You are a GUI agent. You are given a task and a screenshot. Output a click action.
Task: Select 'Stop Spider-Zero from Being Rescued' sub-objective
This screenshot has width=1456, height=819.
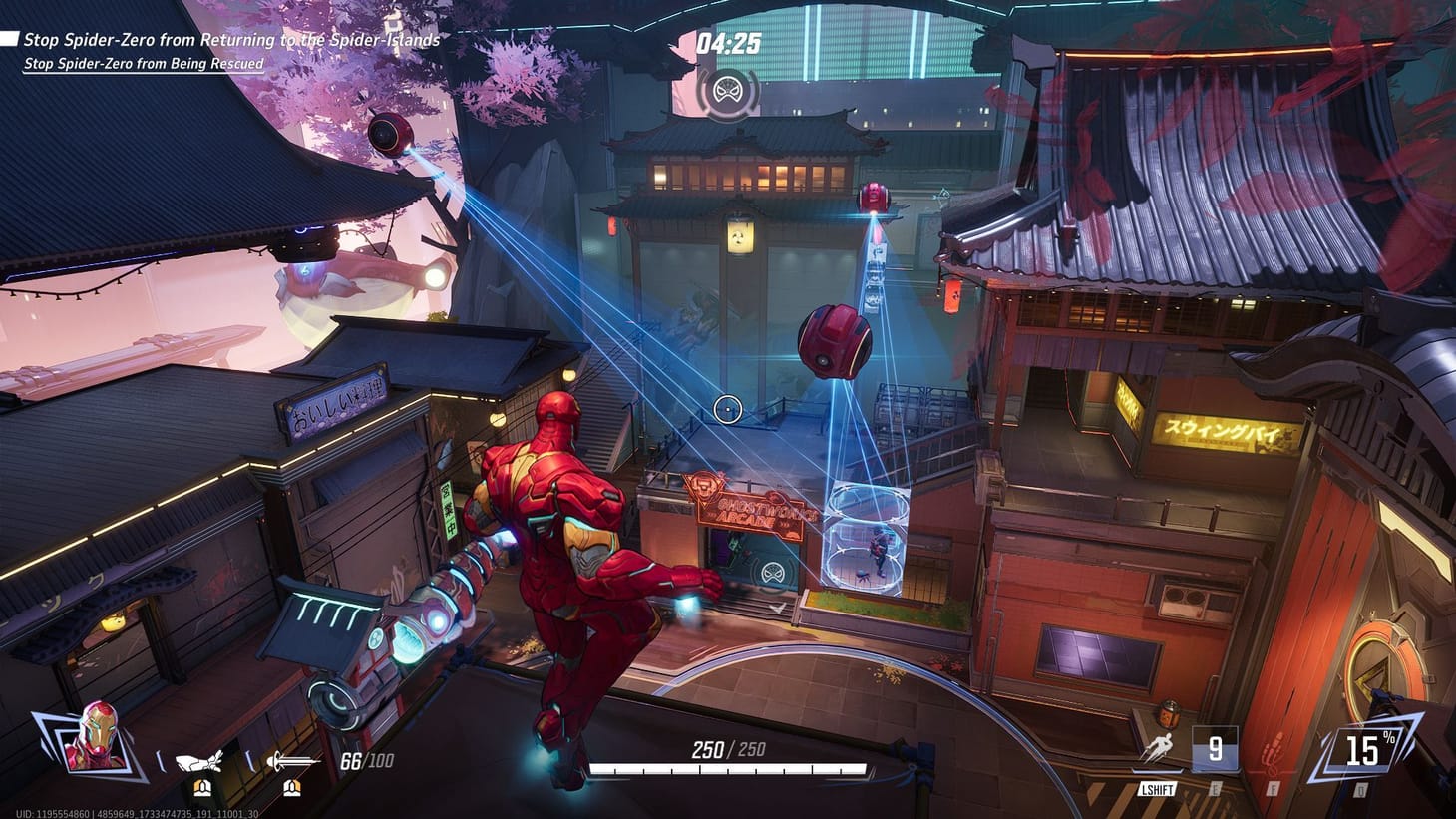pyautogui.click(x=144, y=64)
